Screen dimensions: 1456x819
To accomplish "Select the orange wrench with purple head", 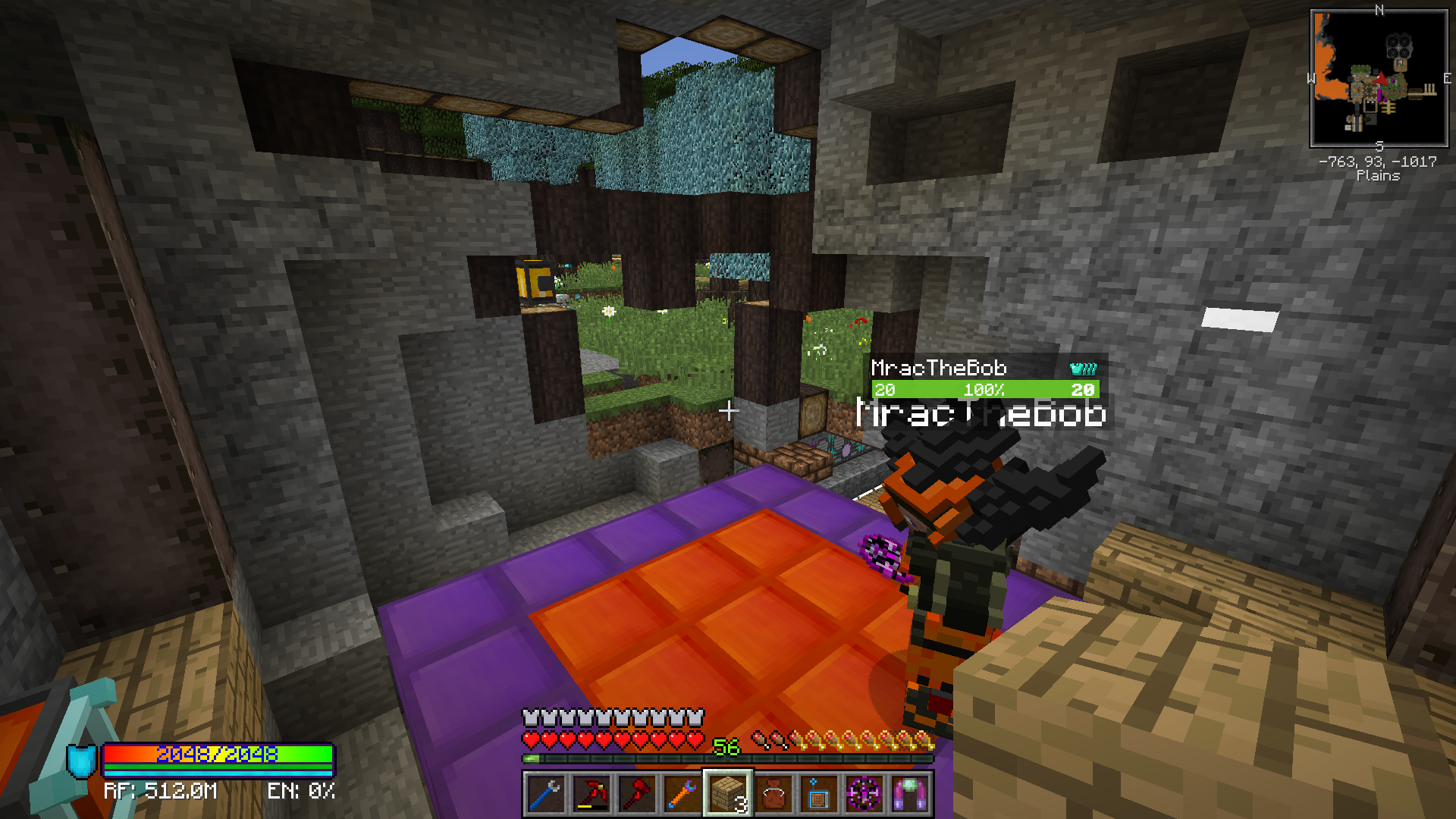I will click(x=682, y=794).
